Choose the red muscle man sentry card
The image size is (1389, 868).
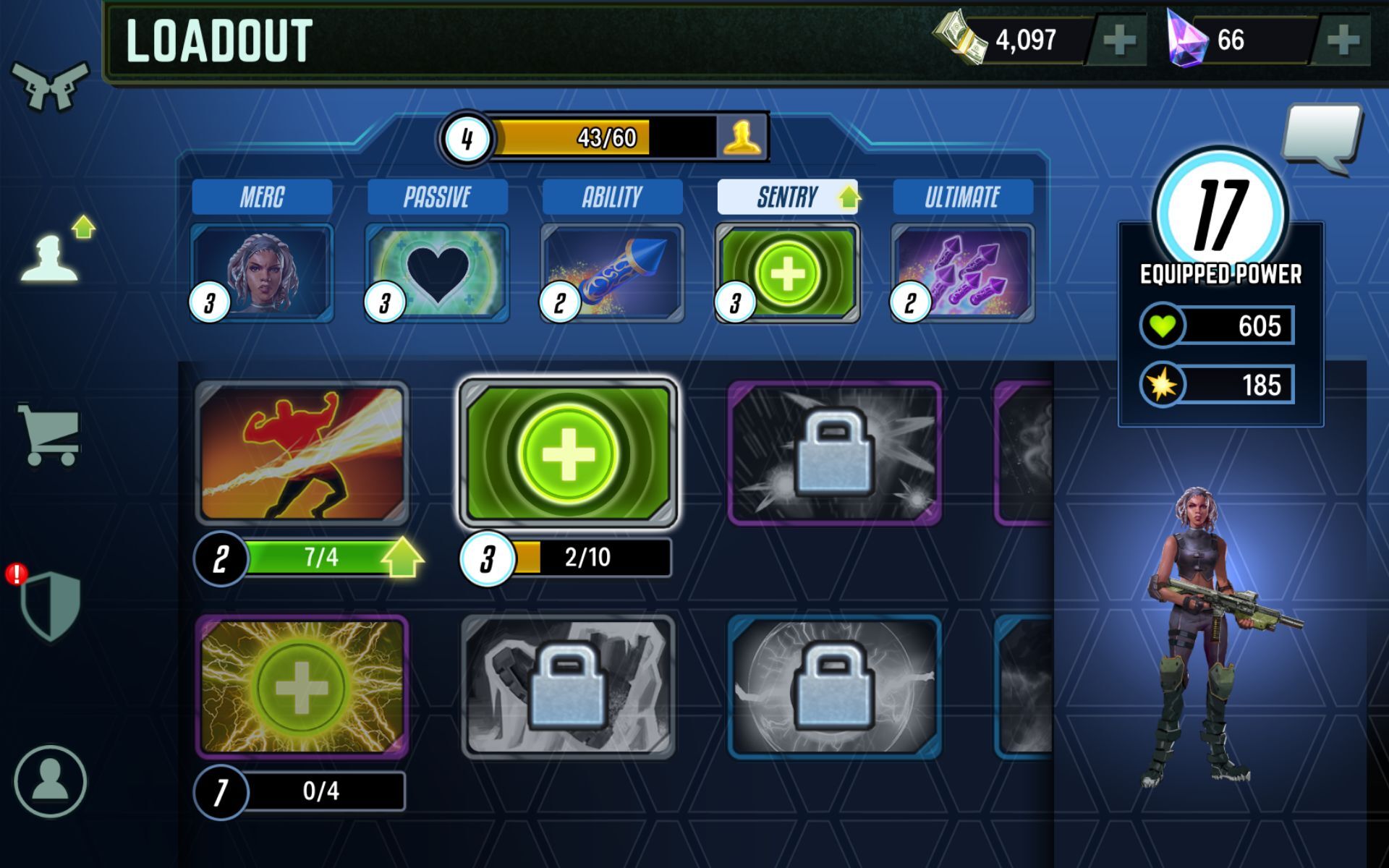pos(302,453)
